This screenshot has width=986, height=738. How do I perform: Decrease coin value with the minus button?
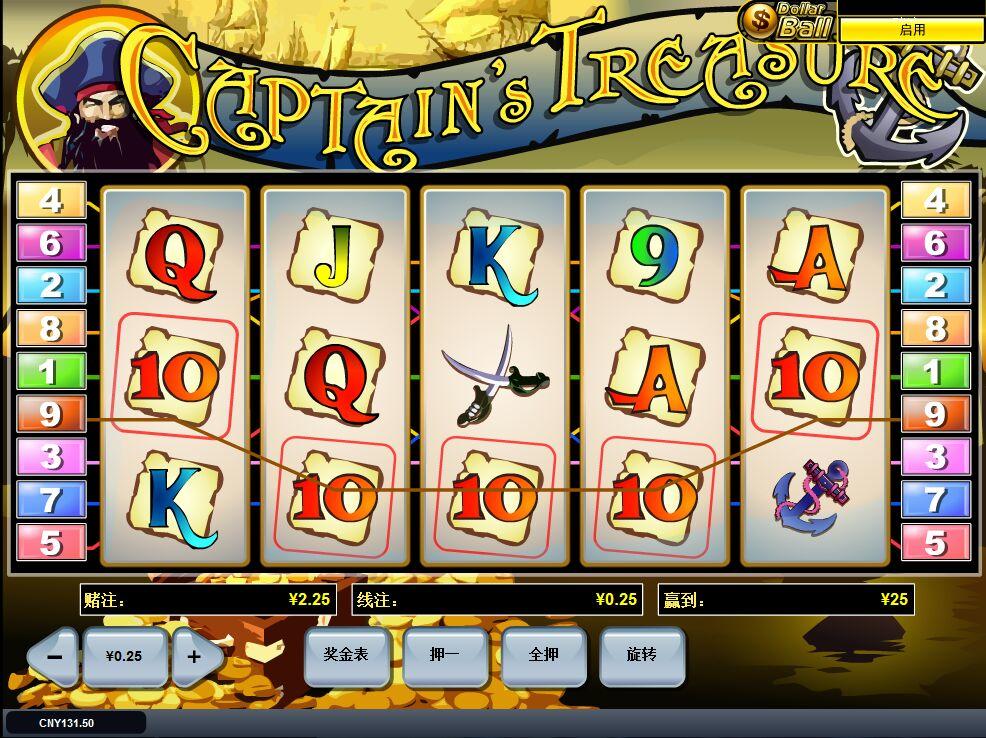(55, 657)
